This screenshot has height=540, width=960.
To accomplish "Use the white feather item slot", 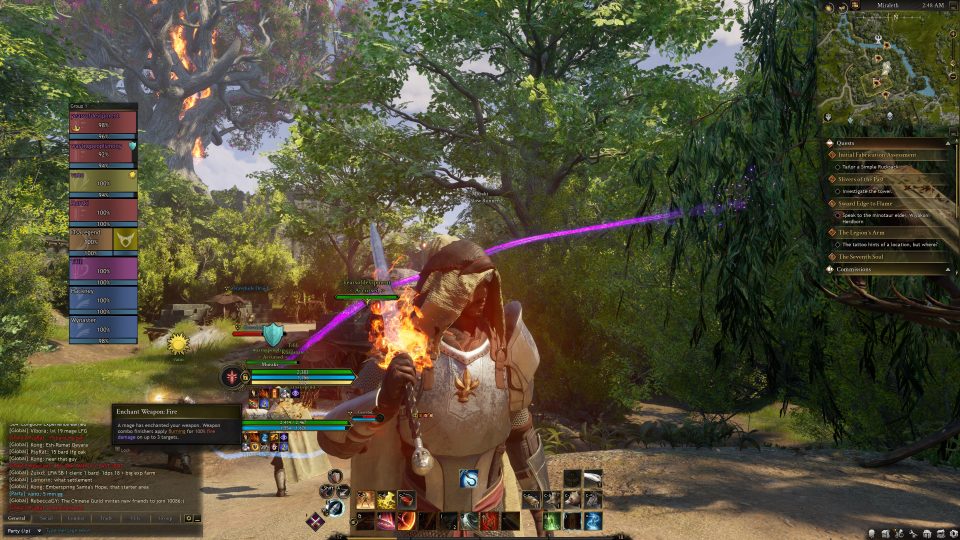I will click(x=593, y=478).
